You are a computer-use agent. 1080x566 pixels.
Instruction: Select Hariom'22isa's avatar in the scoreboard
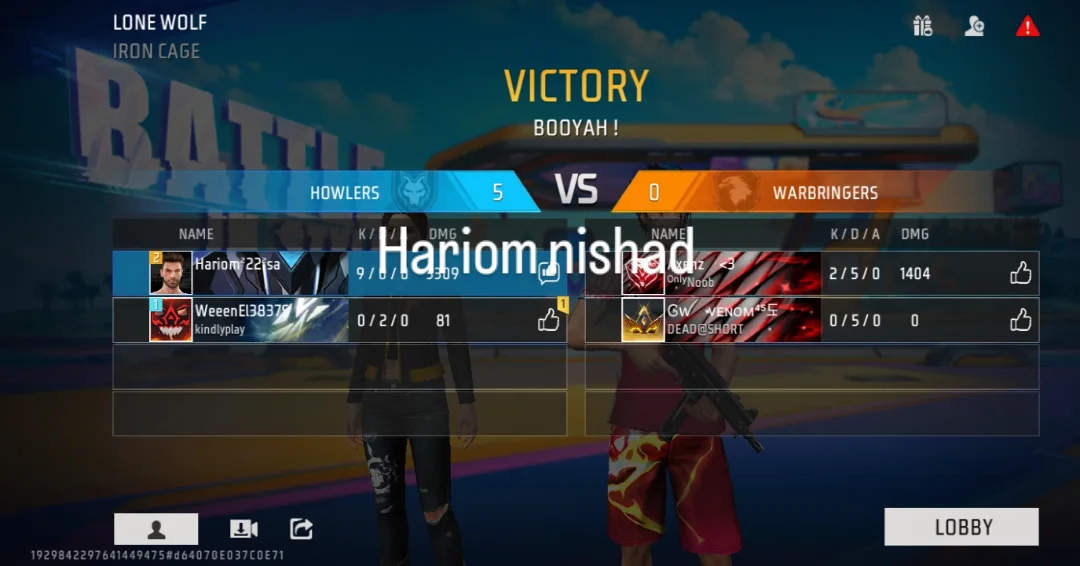coord(171,273)
